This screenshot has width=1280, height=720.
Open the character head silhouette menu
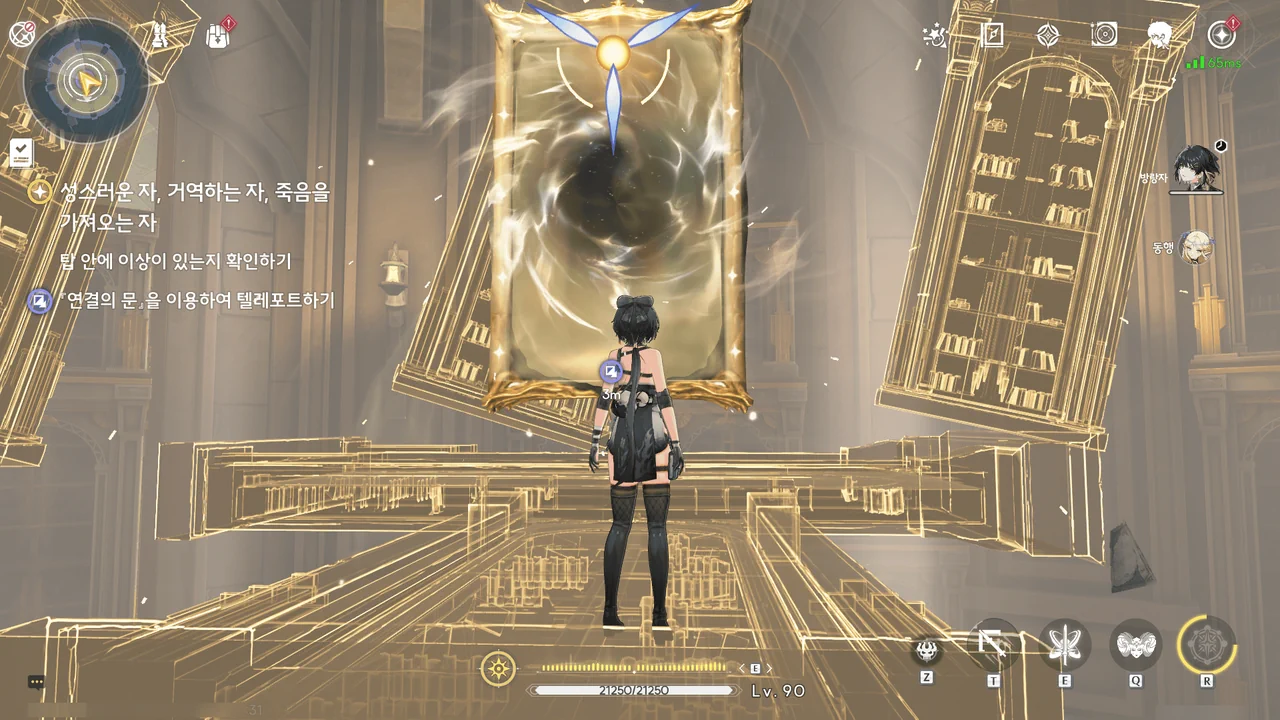coord(1160,36)
